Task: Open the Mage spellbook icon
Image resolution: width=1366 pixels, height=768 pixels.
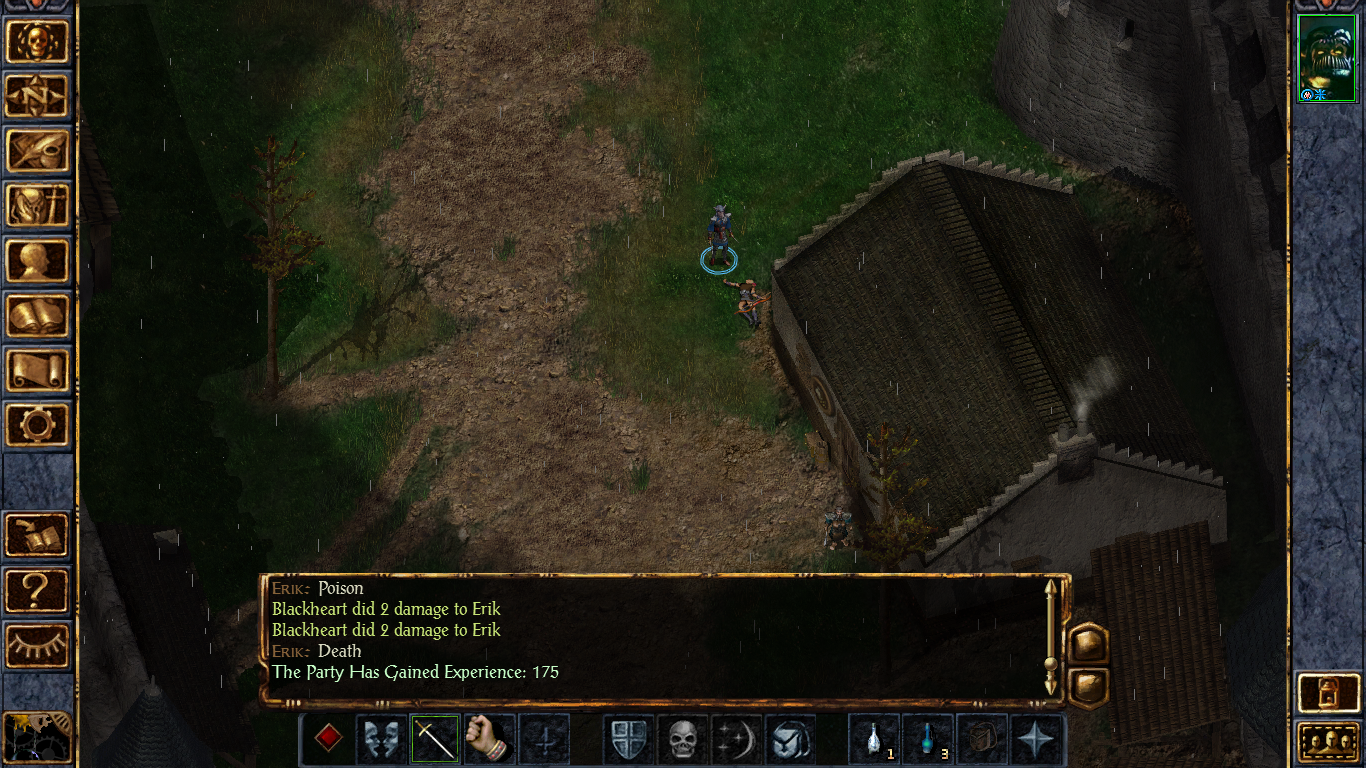Action: pos(38,311)
